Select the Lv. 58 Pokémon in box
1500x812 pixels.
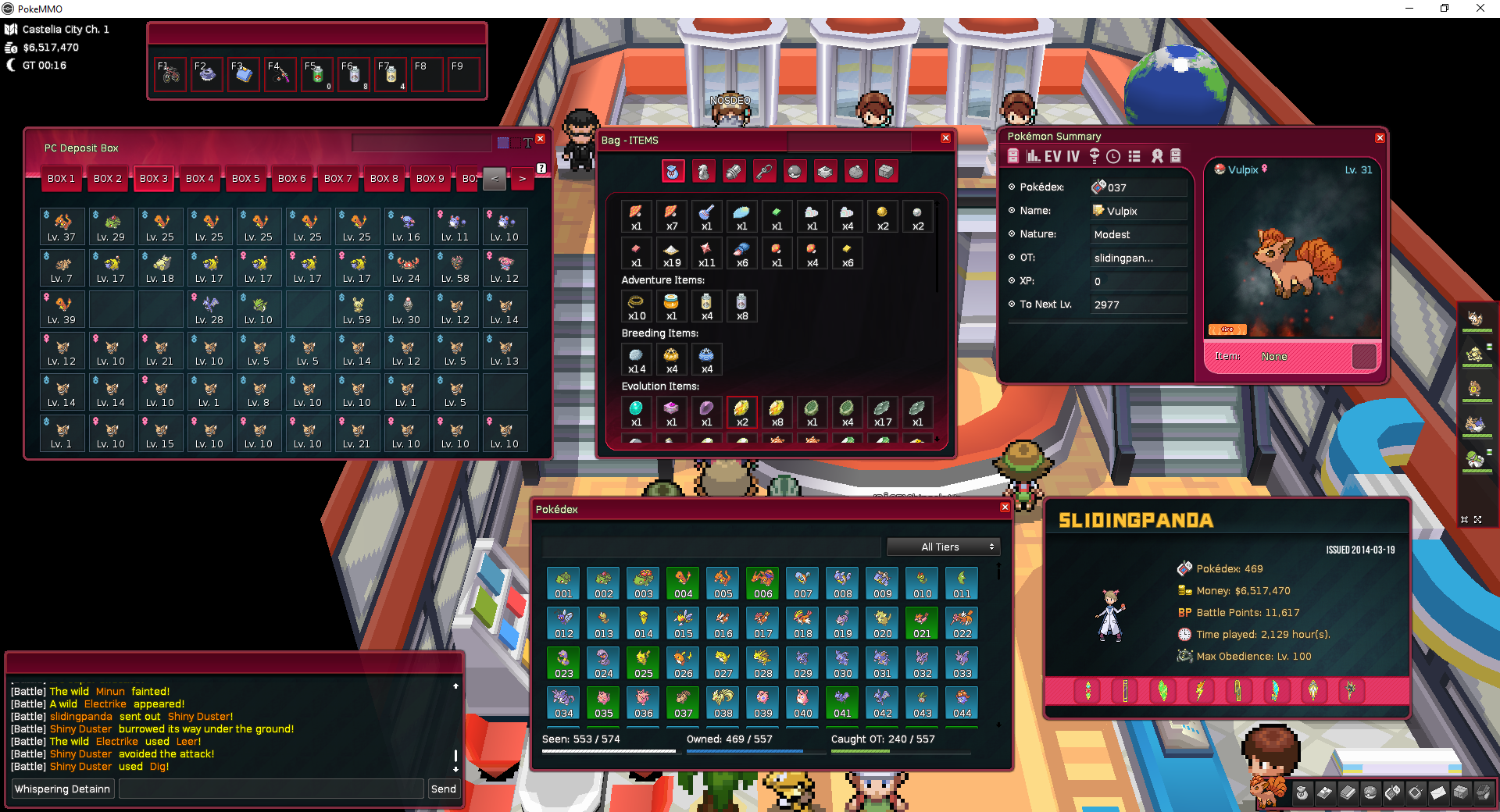click(455, 268)
